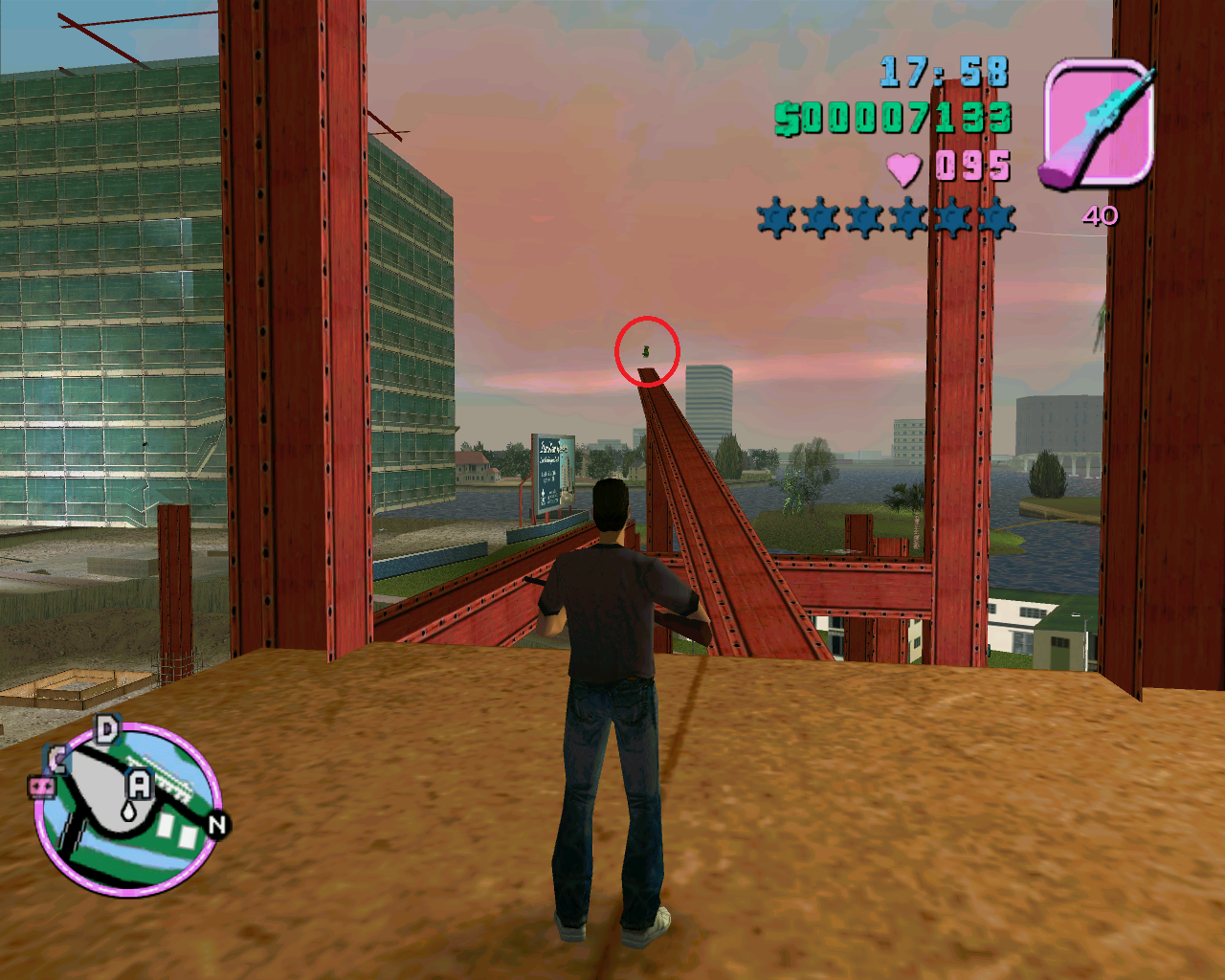Select the north "N" compass marker
Screen dimensions: 1225x980
[218, 824]
